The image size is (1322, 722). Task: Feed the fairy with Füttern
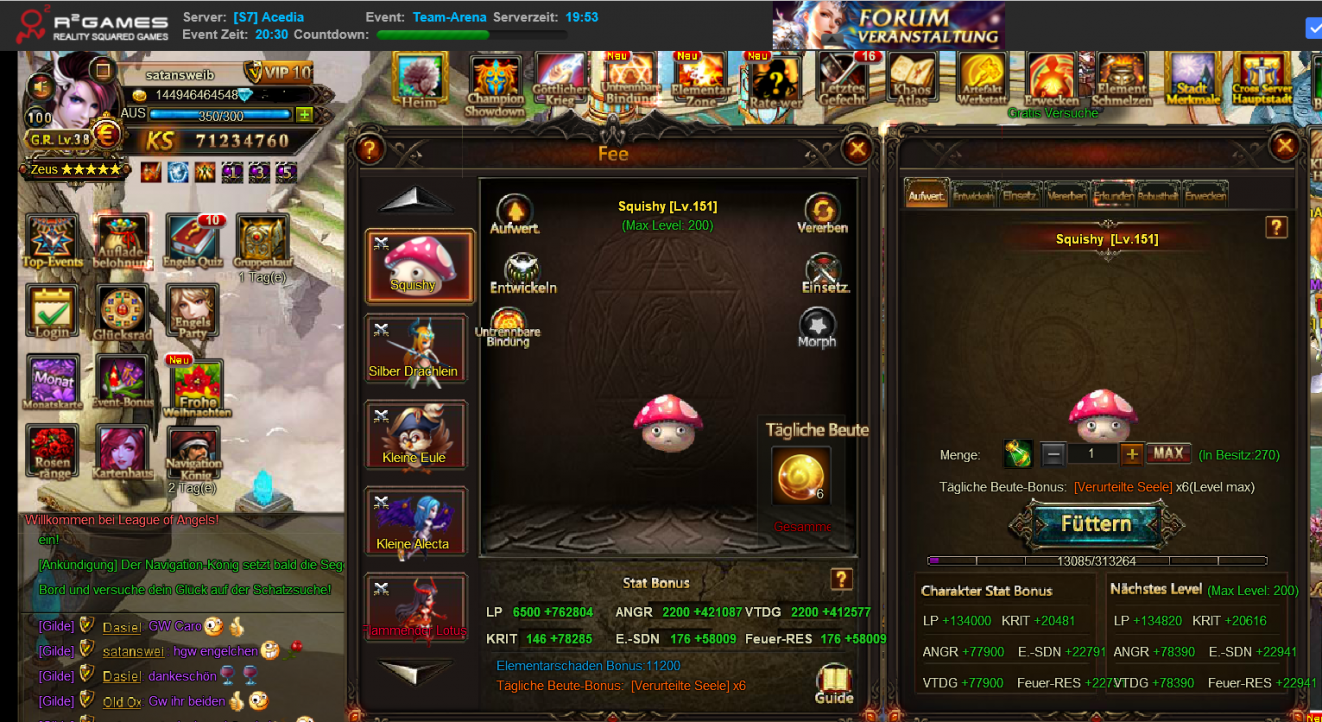click(x=1096, y=524)
